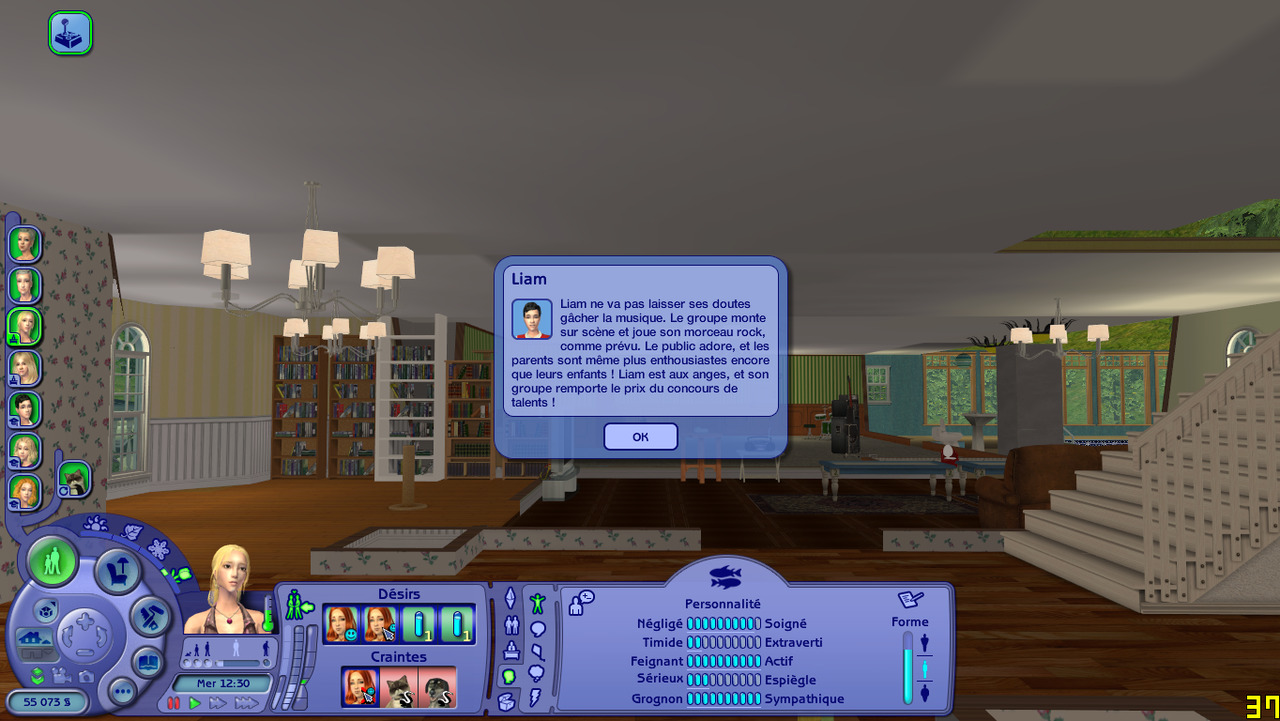Set game speed to triple fast-forward

[x=246, y=704]
